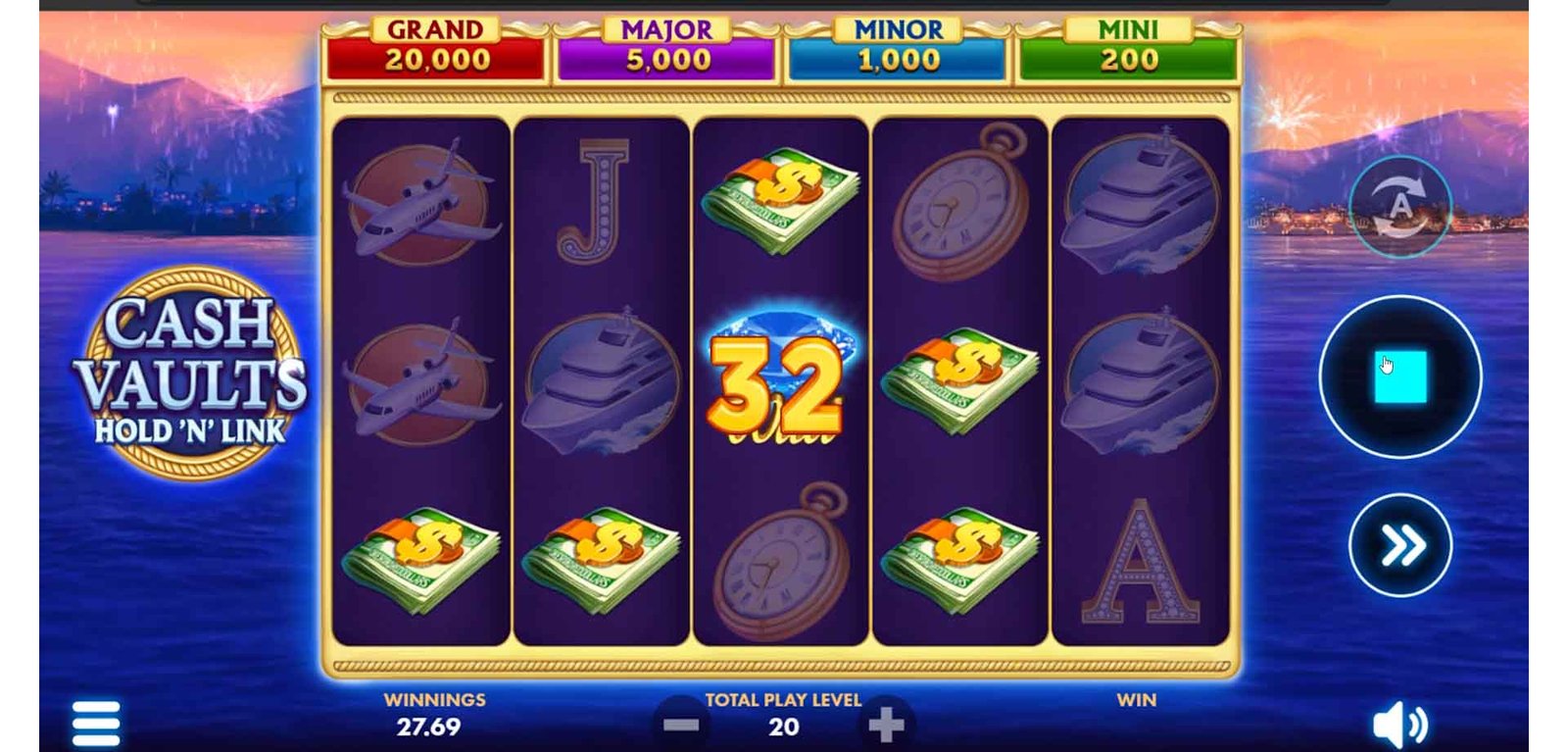The image size is (1568, 752).
Task: Increase total play level with plus
Action: pyautogui.click(x=886, y=726)
